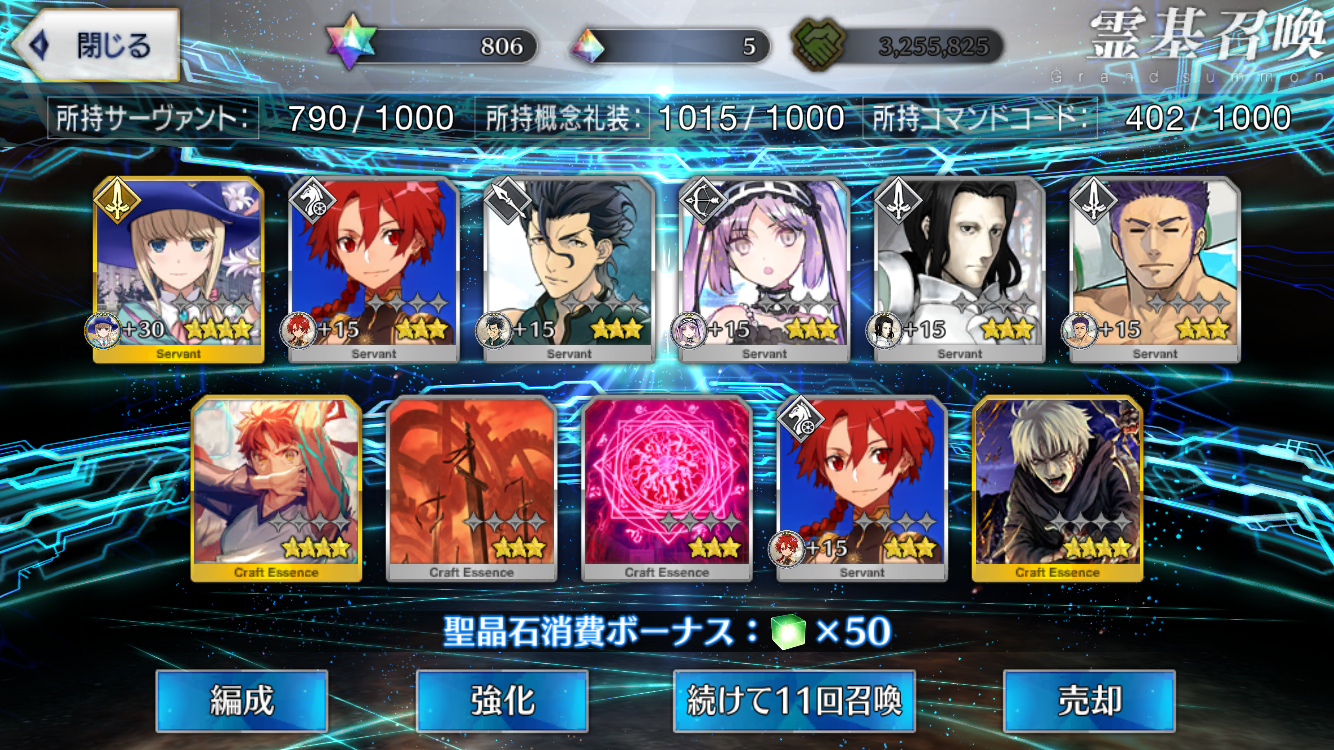Select the long black-haired Saber Servant card
This screenshot has width=1334, height=750.
pos(960,268)
